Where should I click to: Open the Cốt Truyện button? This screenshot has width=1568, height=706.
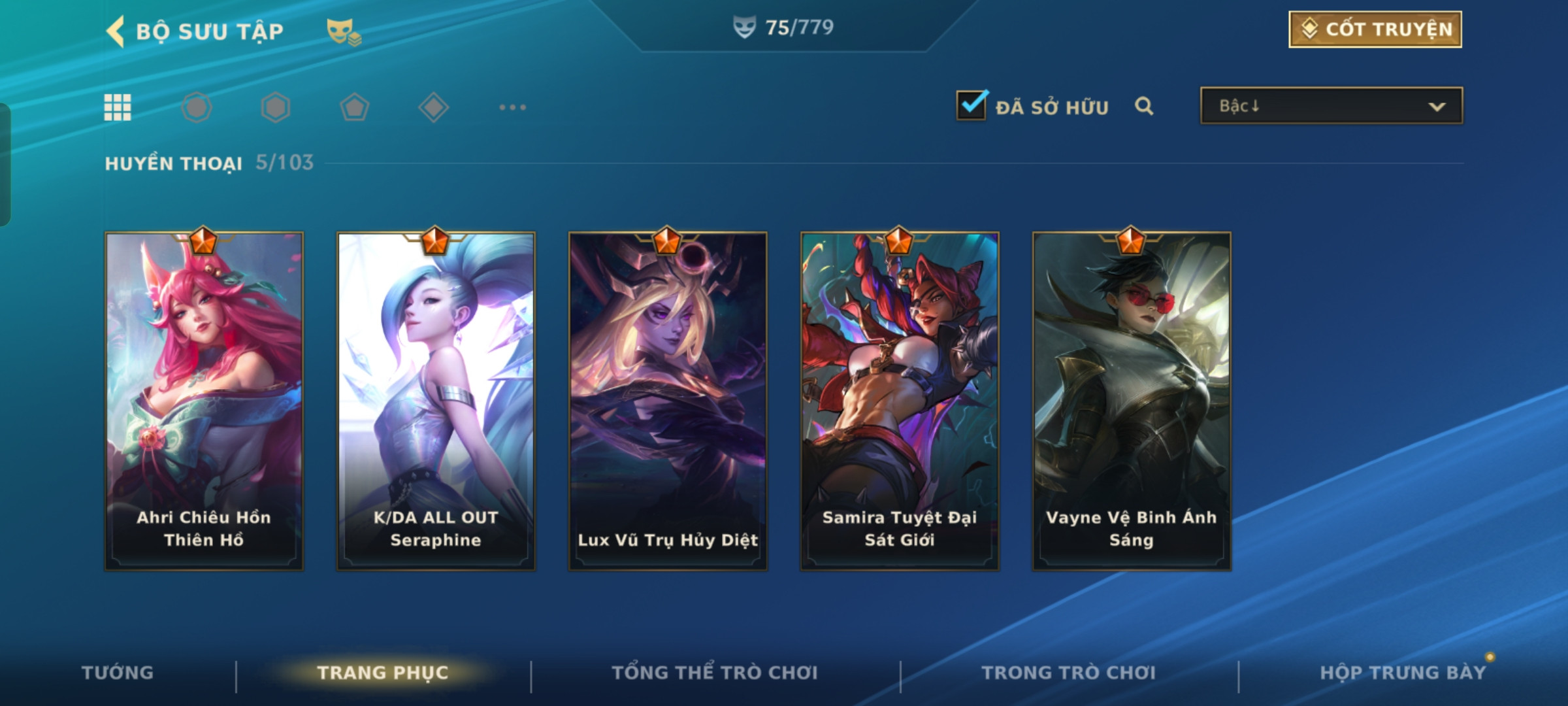pyautogui.click(x=1375, y=29)
